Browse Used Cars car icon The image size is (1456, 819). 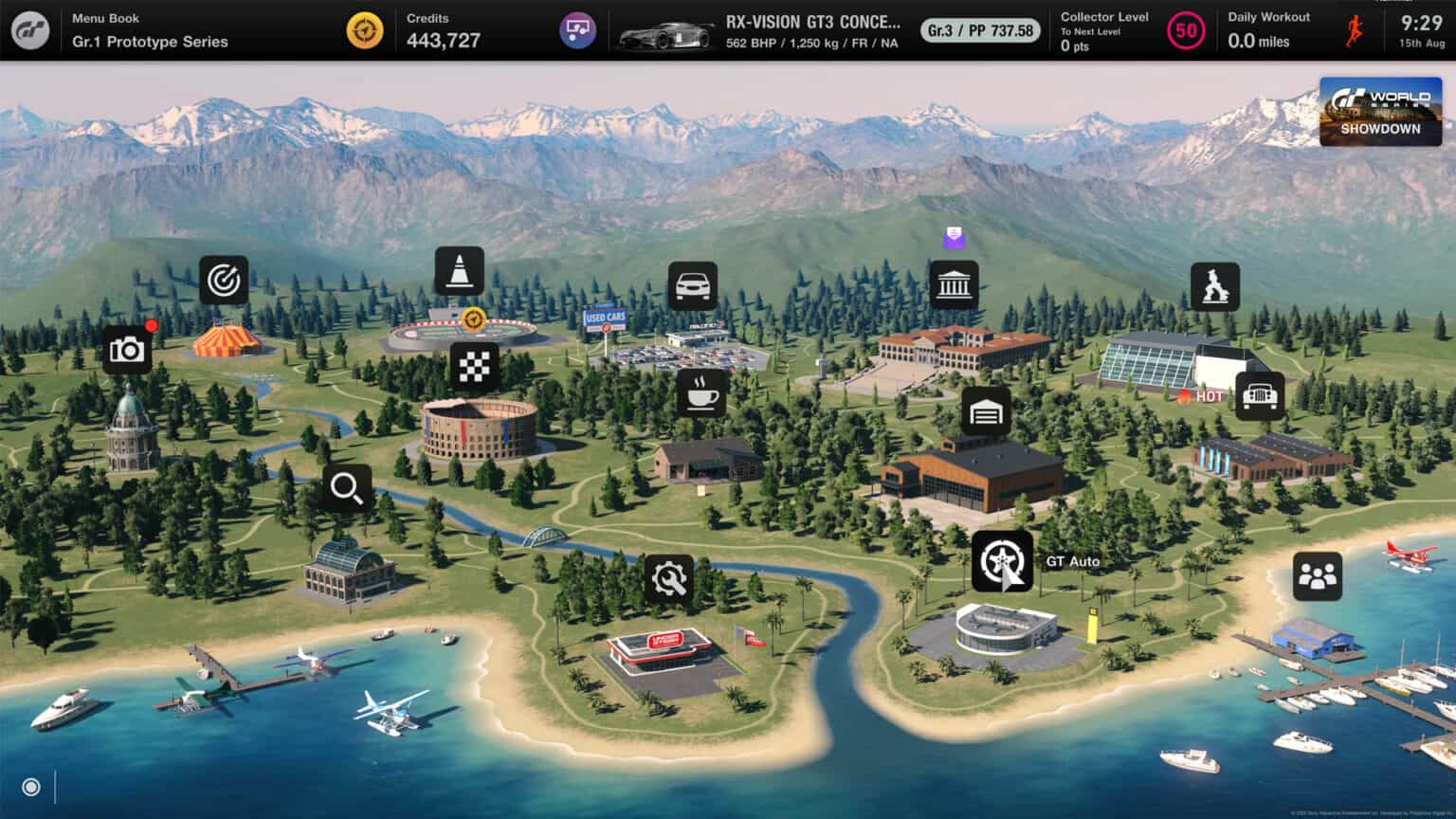click(x=692, y=286)
